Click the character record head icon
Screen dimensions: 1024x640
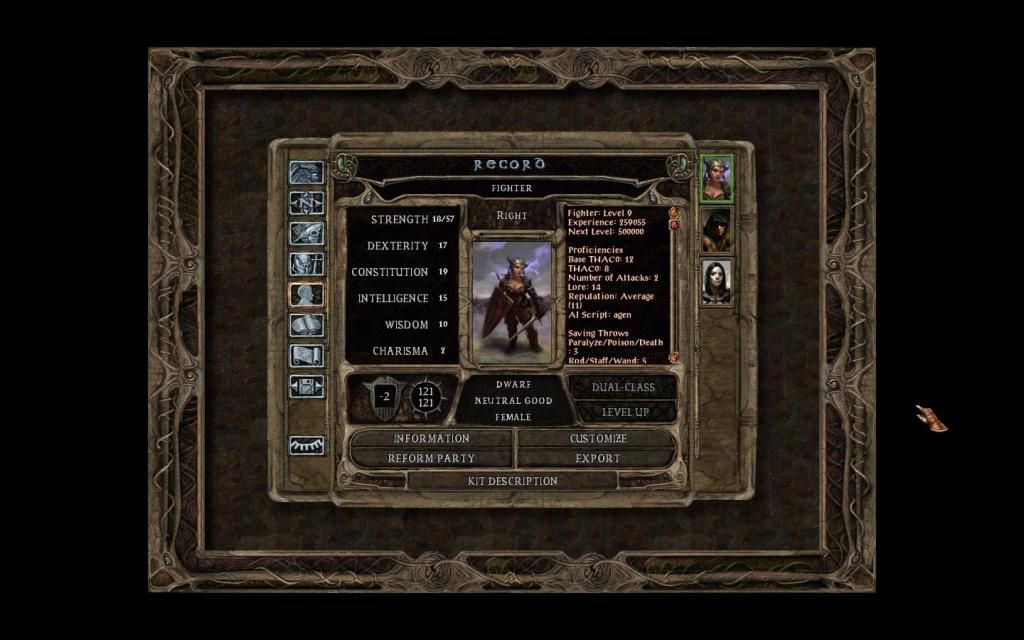tap(306, 294)
